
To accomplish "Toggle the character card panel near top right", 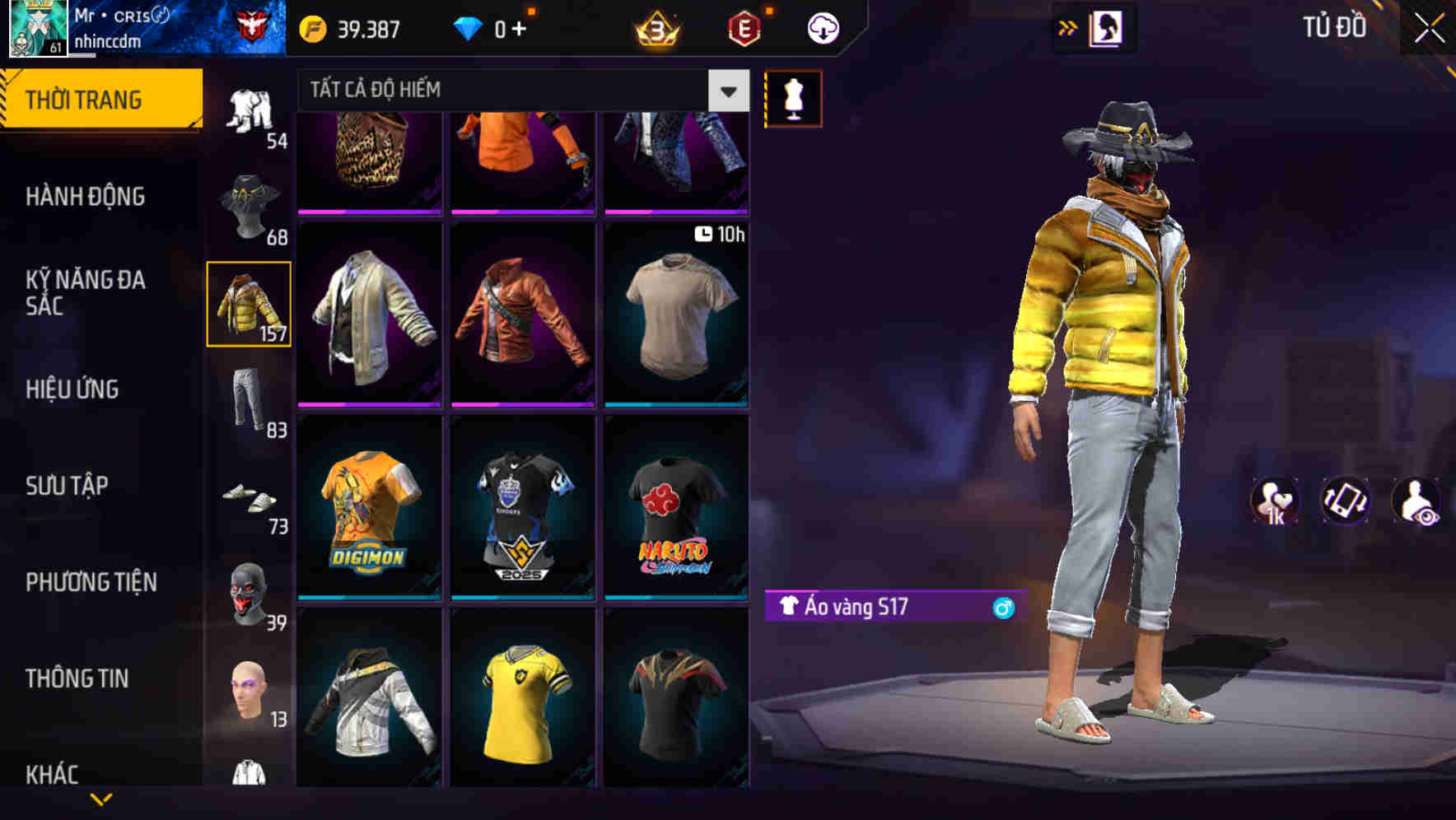I will (1108, 27).
